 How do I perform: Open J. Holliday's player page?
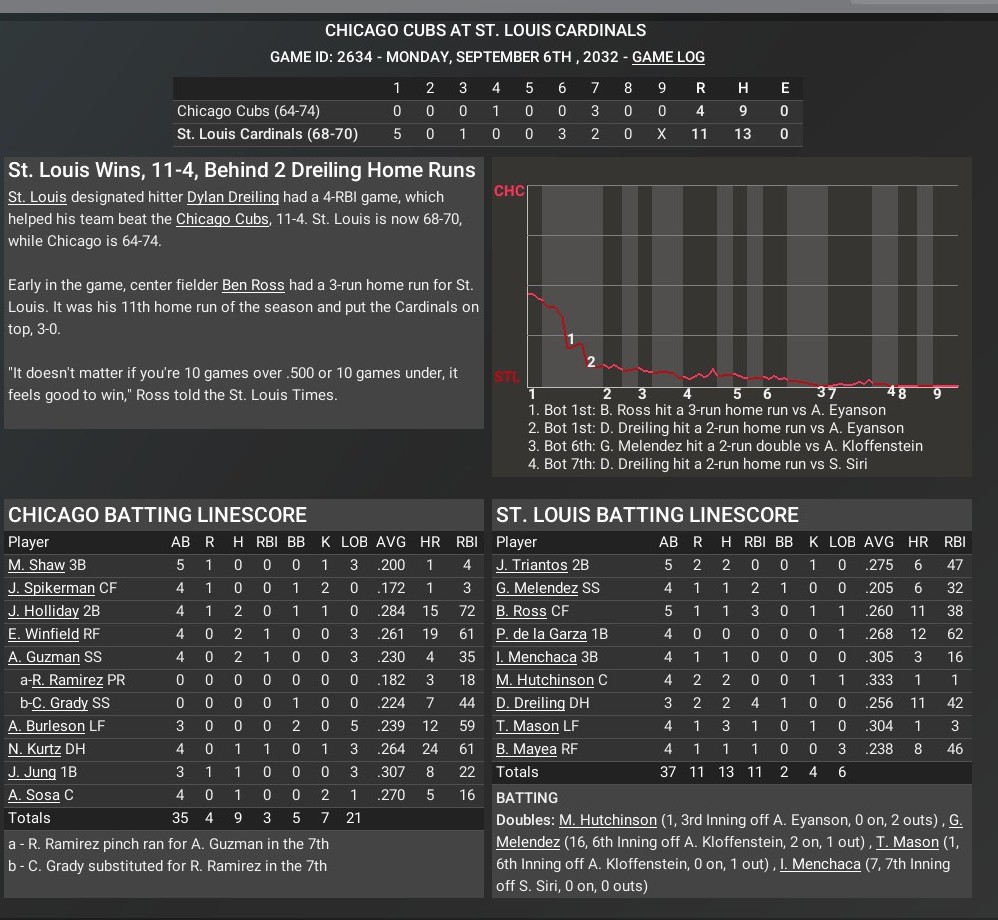click(43, 611)
